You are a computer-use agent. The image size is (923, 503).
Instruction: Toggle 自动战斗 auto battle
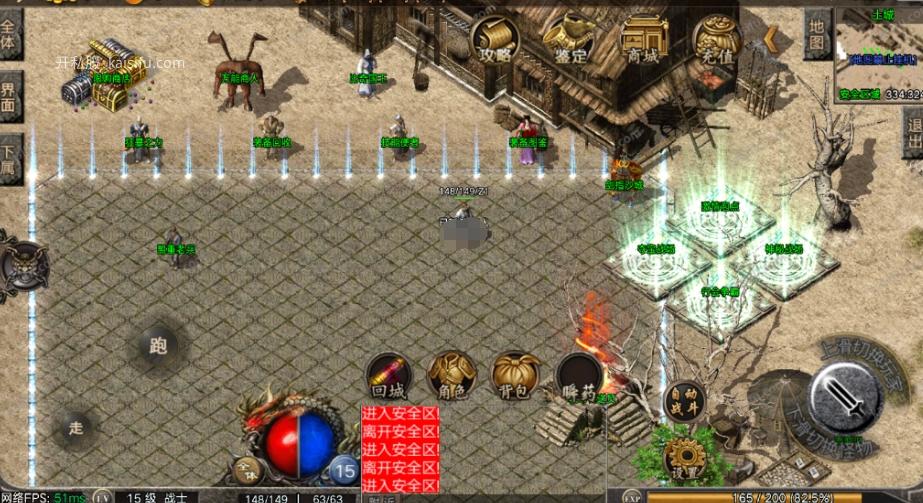684,400
